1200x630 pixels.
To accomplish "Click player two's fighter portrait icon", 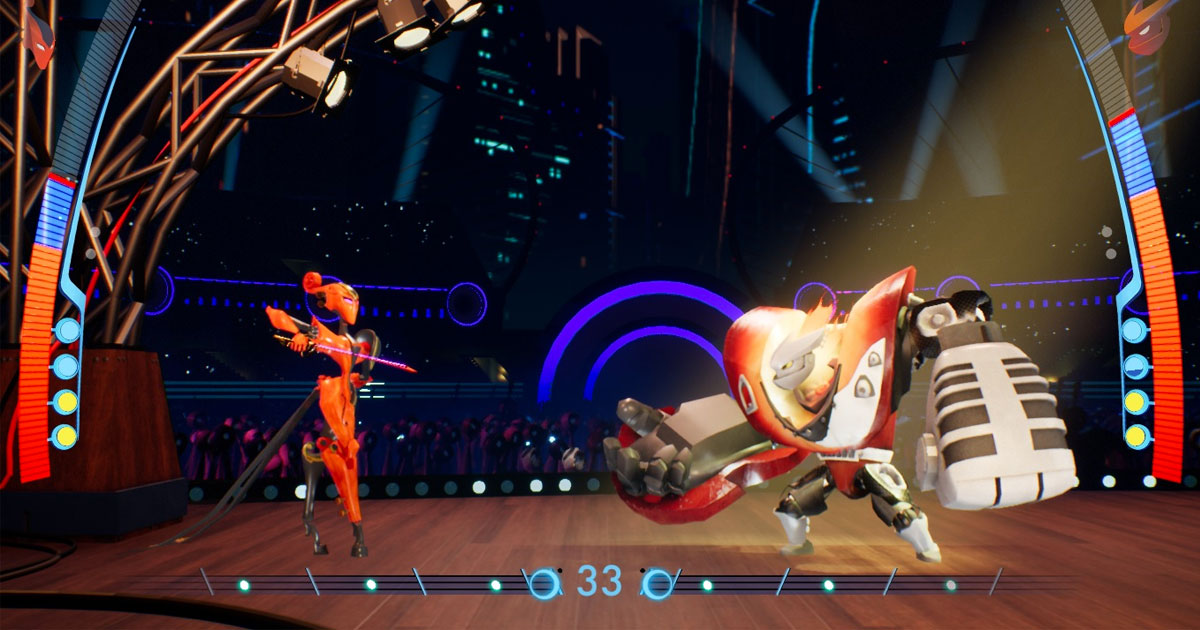I will pyautogui.click(x=1146, y=28).
